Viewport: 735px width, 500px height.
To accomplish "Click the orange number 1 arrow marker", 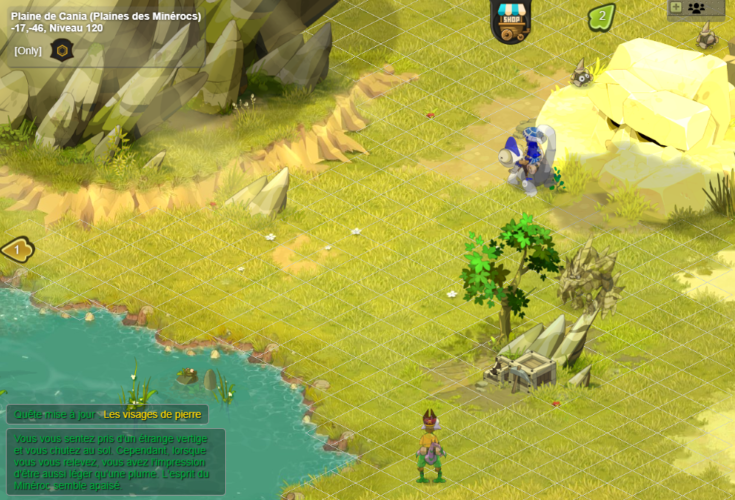I will pyautogui.click(x=16, y=249).
